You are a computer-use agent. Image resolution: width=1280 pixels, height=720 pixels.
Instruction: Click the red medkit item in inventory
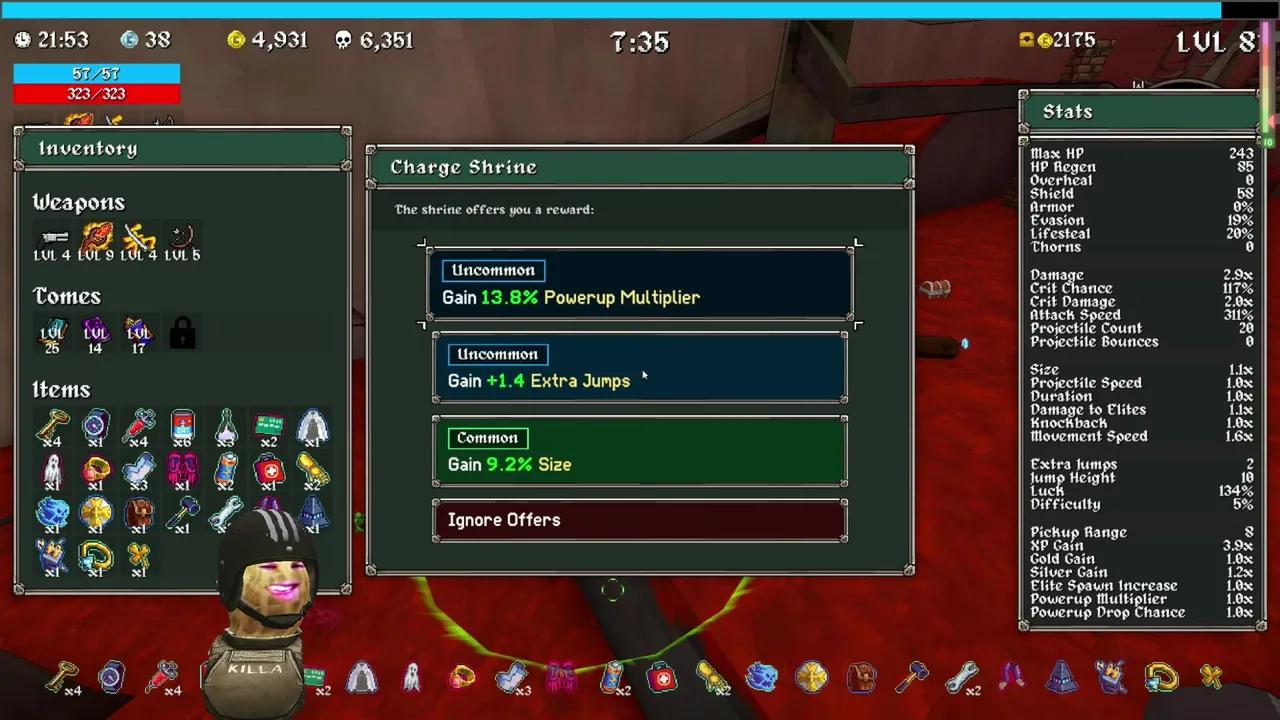click(268, 470)
